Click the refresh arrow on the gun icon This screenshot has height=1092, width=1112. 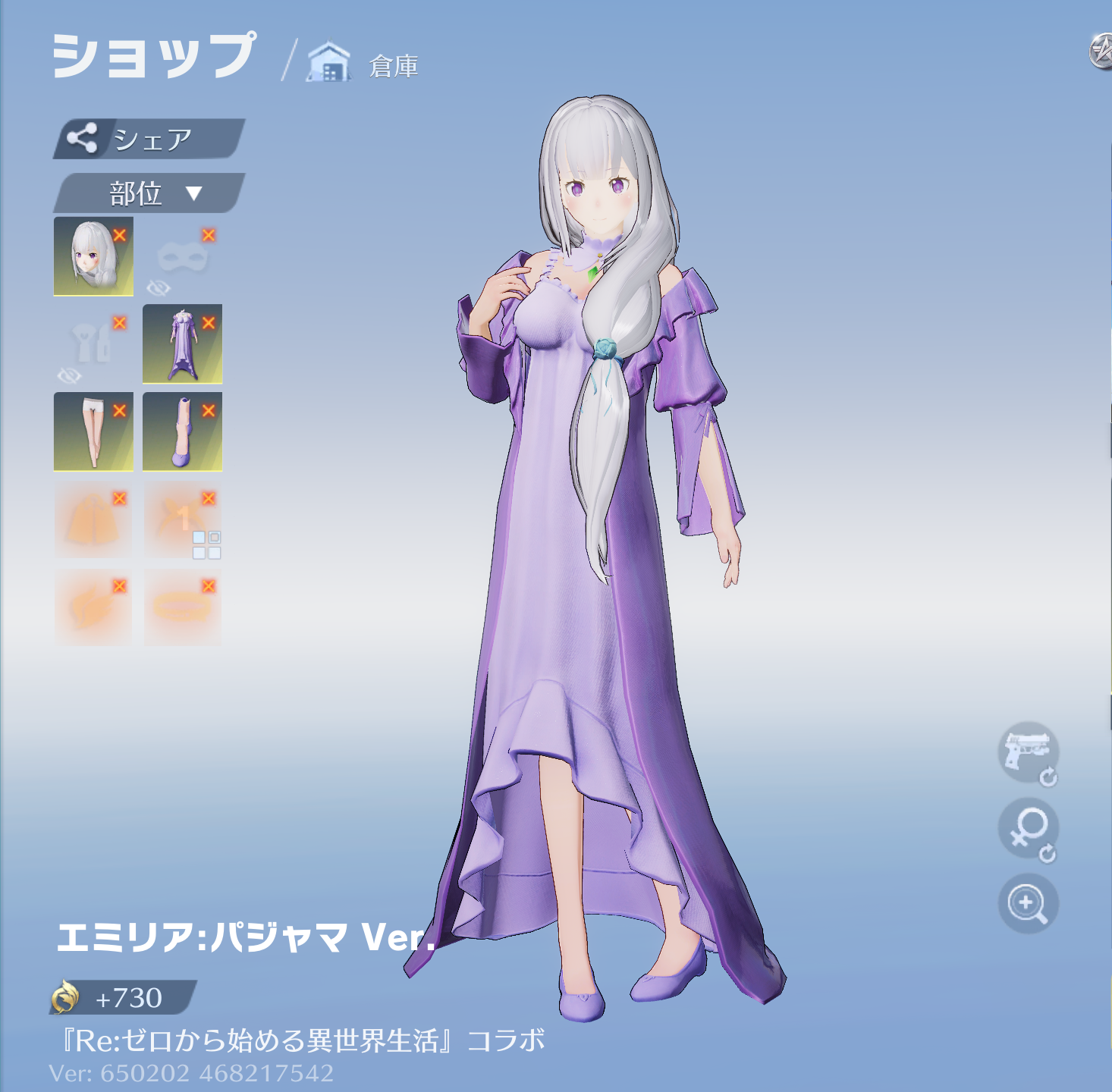1049,777
